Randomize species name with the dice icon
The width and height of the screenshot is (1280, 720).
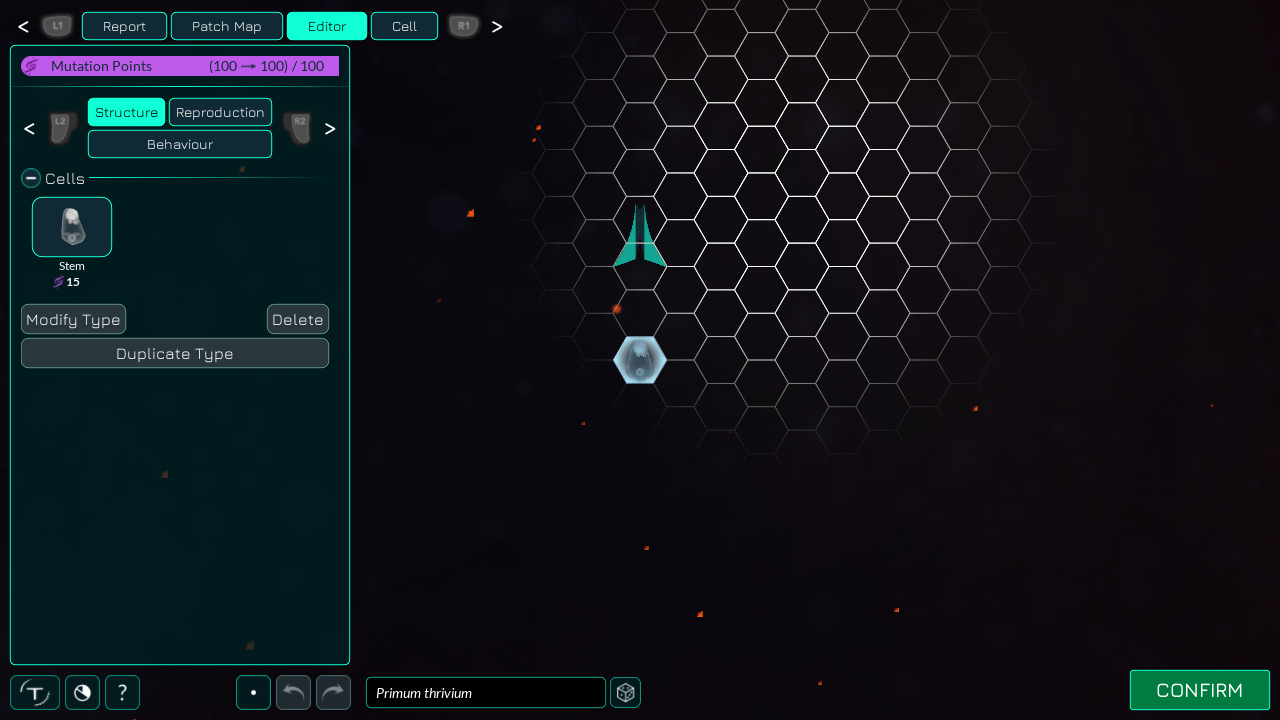click(x=625, y=692)
